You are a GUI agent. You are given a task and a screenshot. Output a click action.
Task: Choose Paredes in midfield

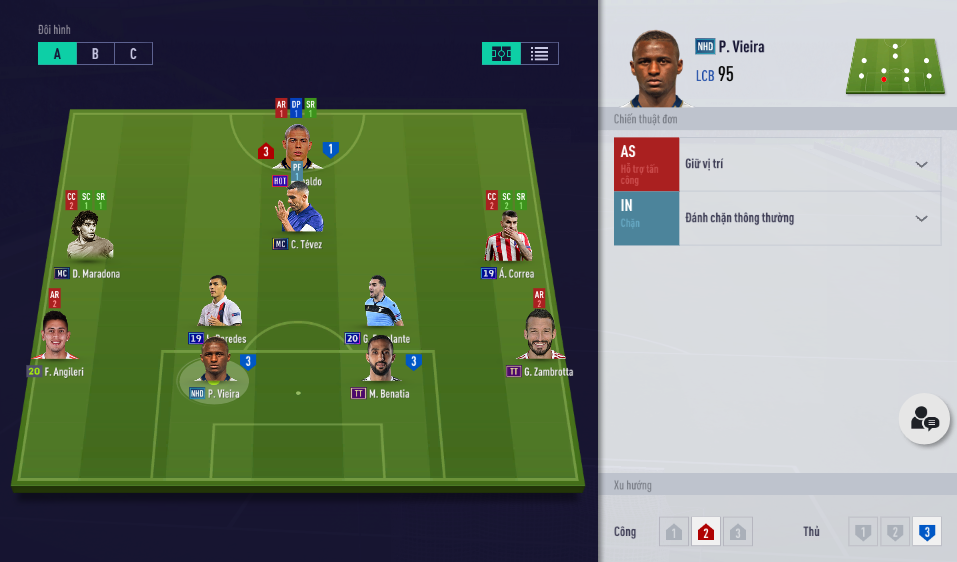pos(219,303)
